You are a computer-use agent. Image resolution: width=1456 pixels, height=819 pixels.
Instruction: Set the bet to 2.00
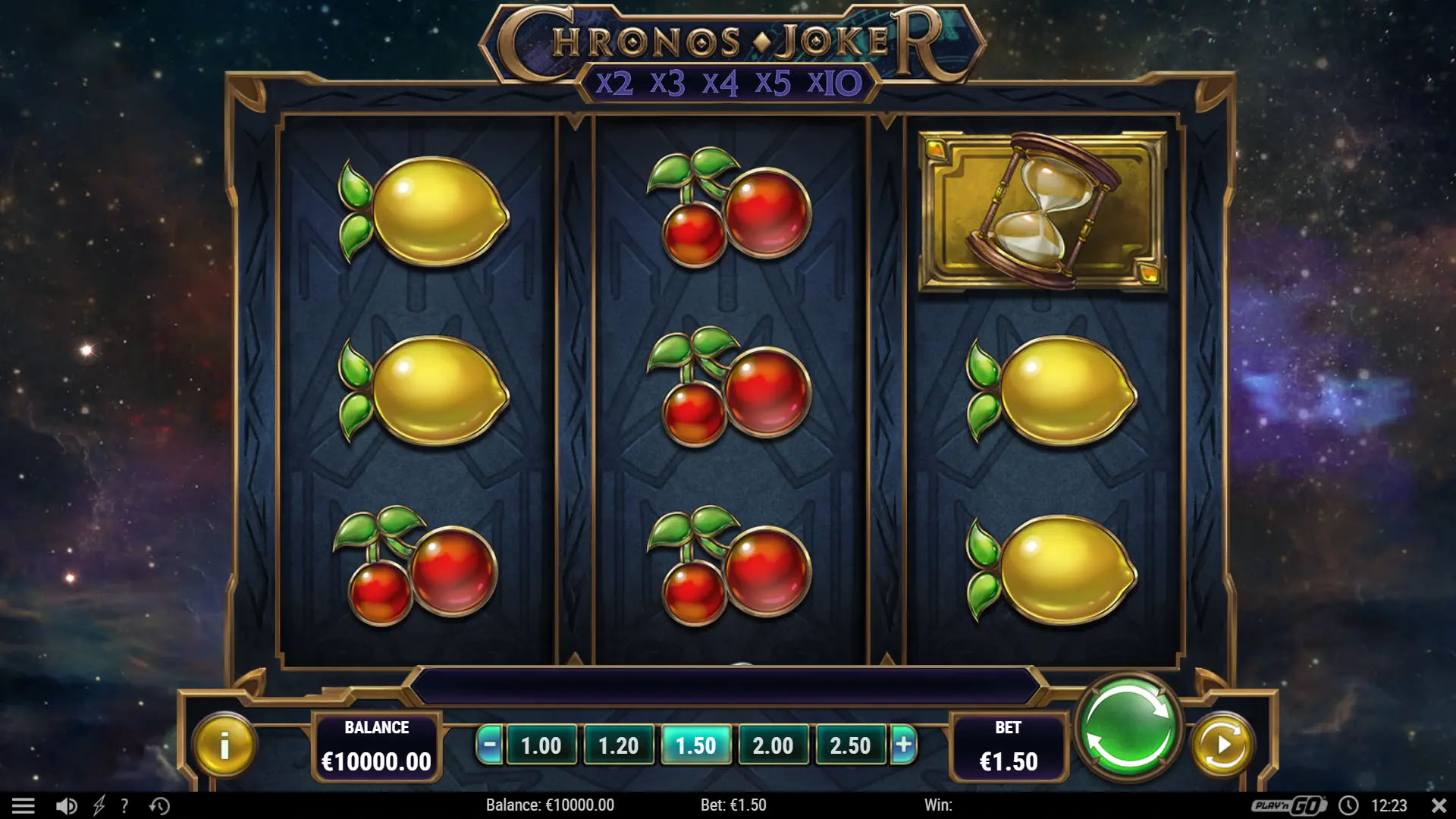(x=773, y=745)
